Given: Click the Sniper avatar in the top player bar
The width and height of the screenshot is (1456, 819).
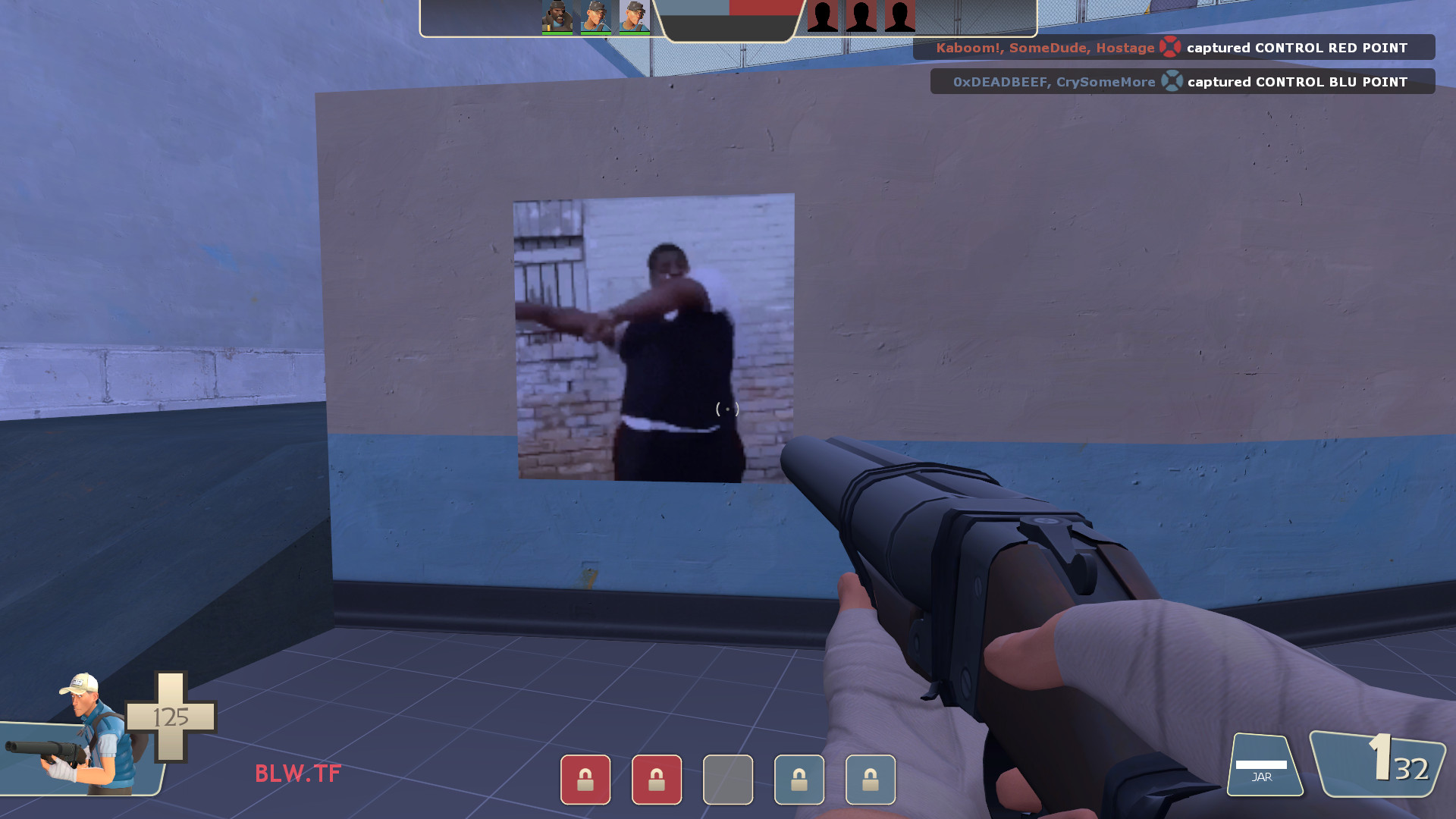Looking at the screenshot, I should [x=596, y=17].
